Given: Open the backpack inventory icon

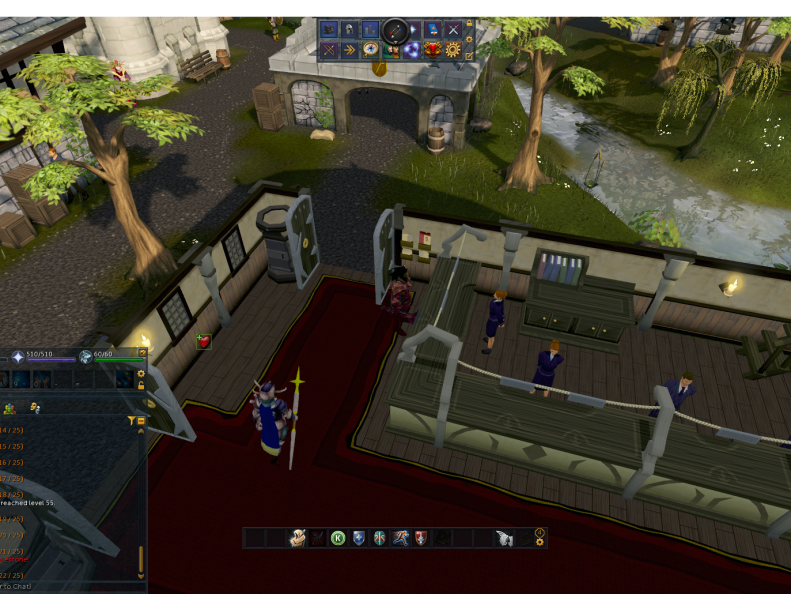Looking at the screenshot, I should coord(329,29).
